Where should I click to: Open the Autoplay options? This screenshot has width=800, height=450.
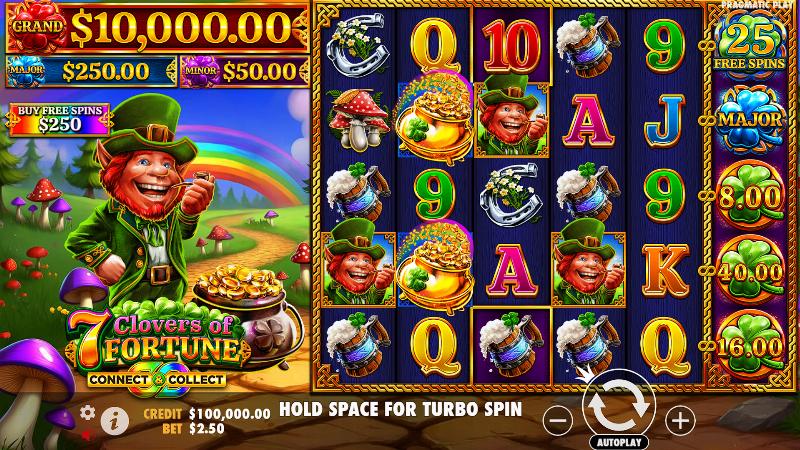coord(622,441)
